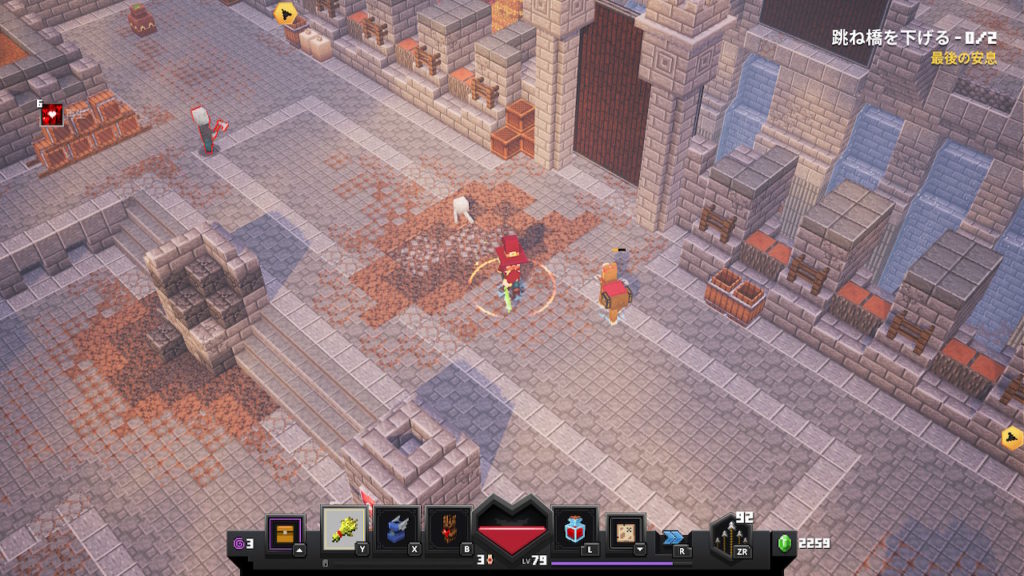
Task: Trigger the blue arrows dodge roll
Action: coord(673,538)
